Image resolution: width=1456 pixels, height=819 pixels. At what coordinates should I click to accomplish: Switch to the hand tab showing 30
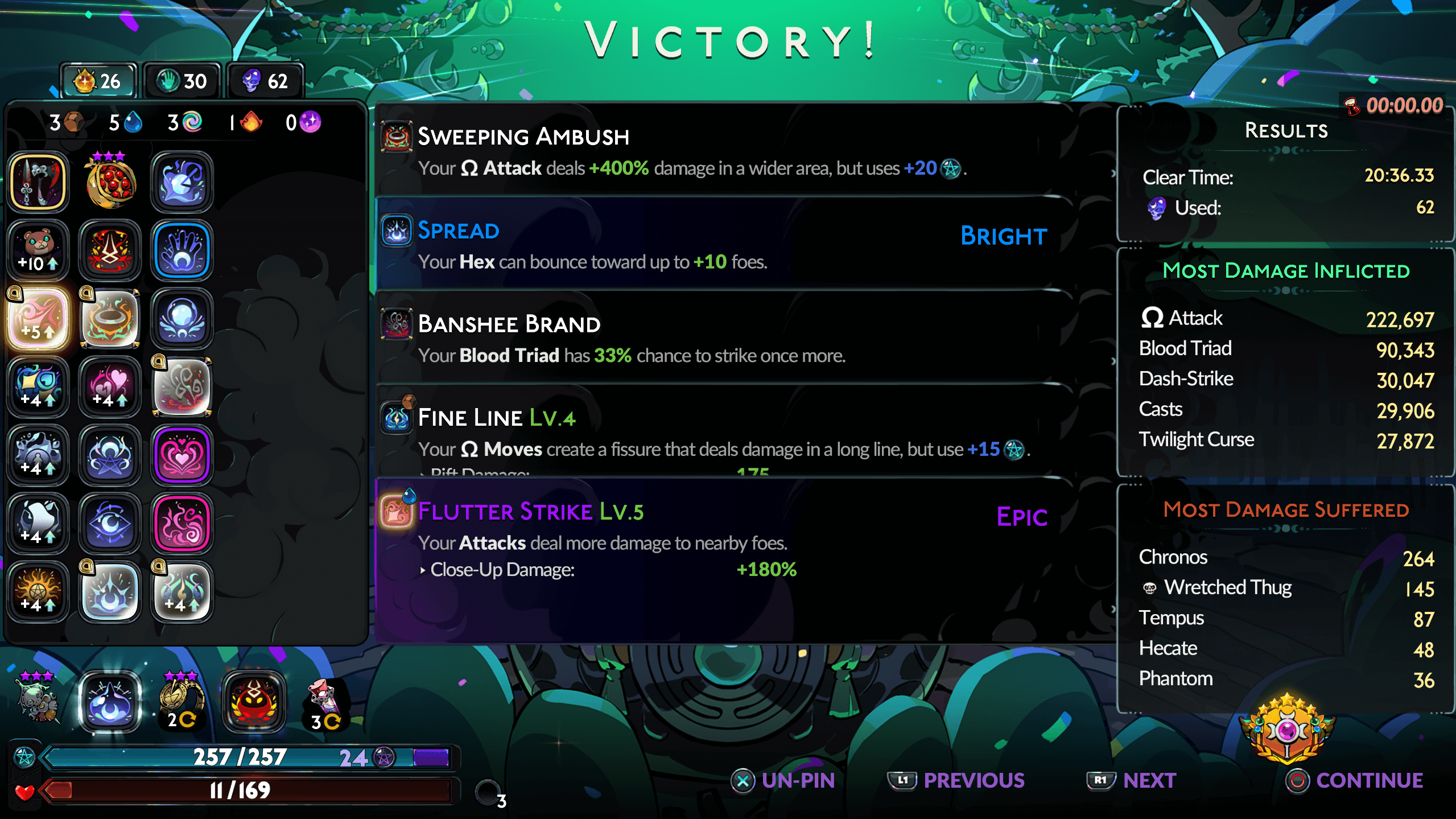[x=181, y=80]
